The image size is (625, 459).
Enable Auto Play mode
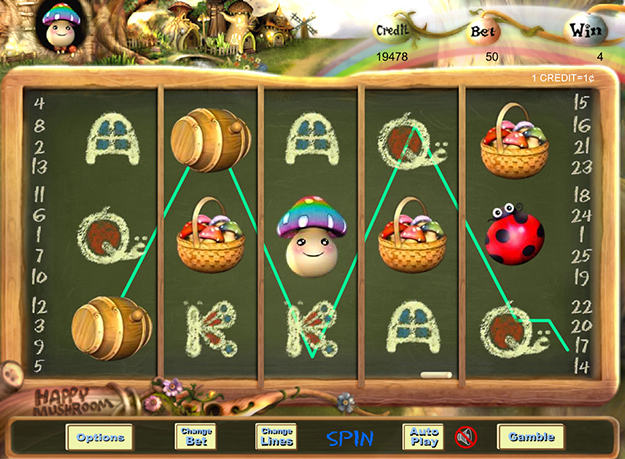(x=423, y=437)
